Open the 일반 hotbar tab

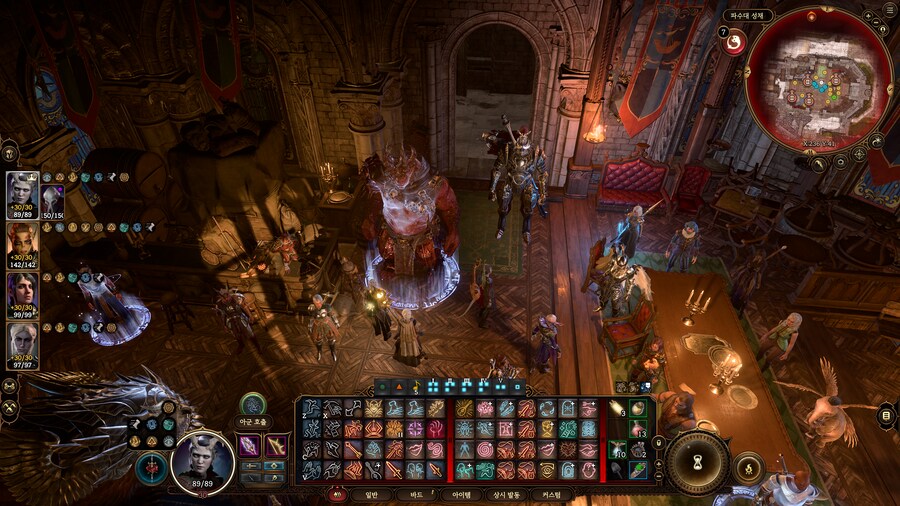(371, 494)
